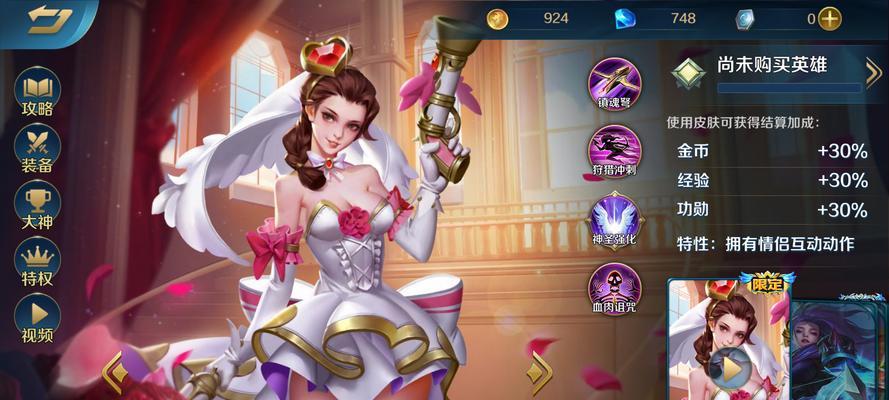Open the 特权 privileges menu
889x400 pixels.
click(x=37, y=264)
